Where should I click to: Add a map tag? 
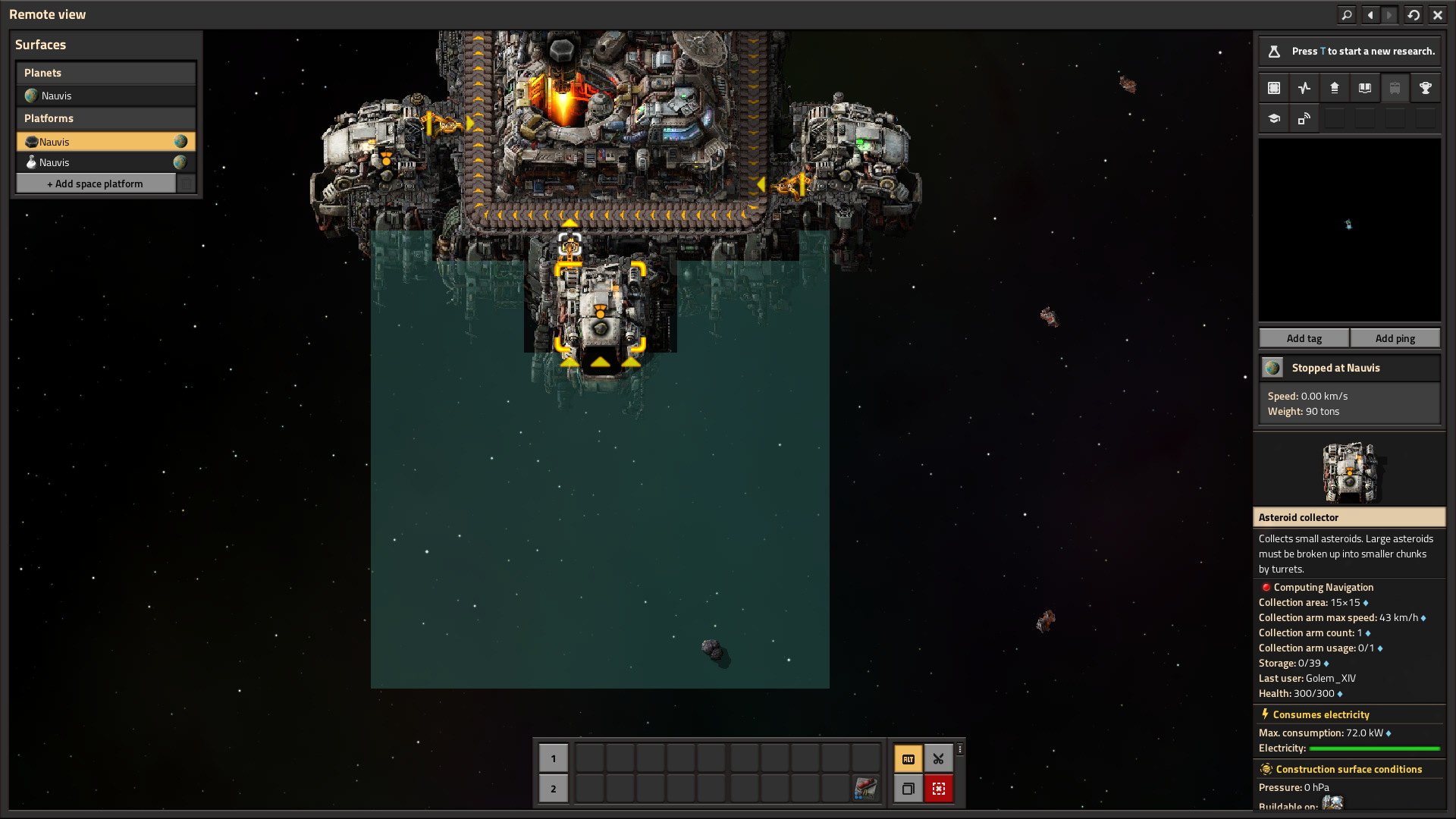tap(1304, 338)
